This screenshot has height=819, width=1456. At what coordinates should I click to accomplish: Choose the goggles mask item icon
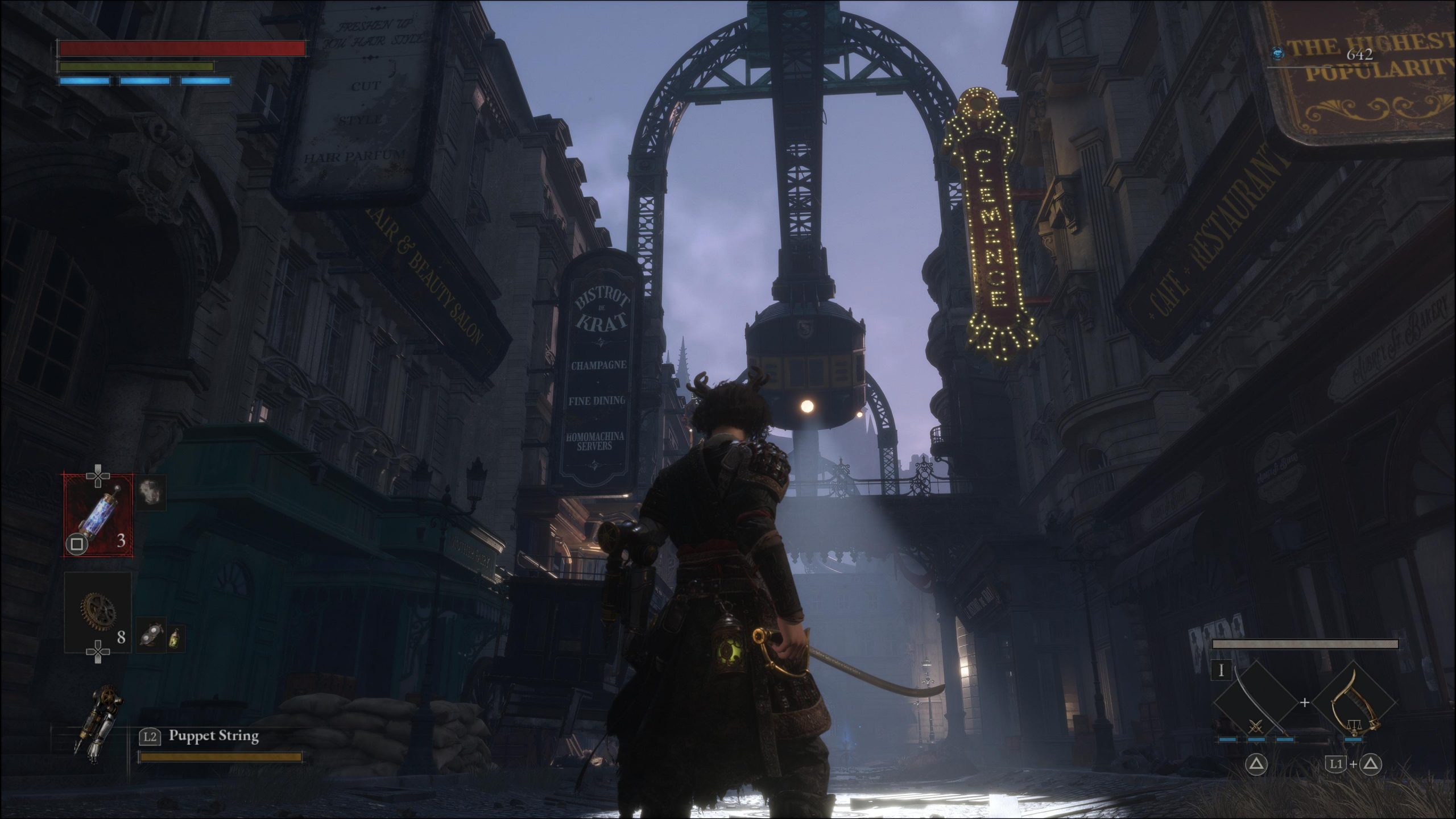tap(151, 634)
